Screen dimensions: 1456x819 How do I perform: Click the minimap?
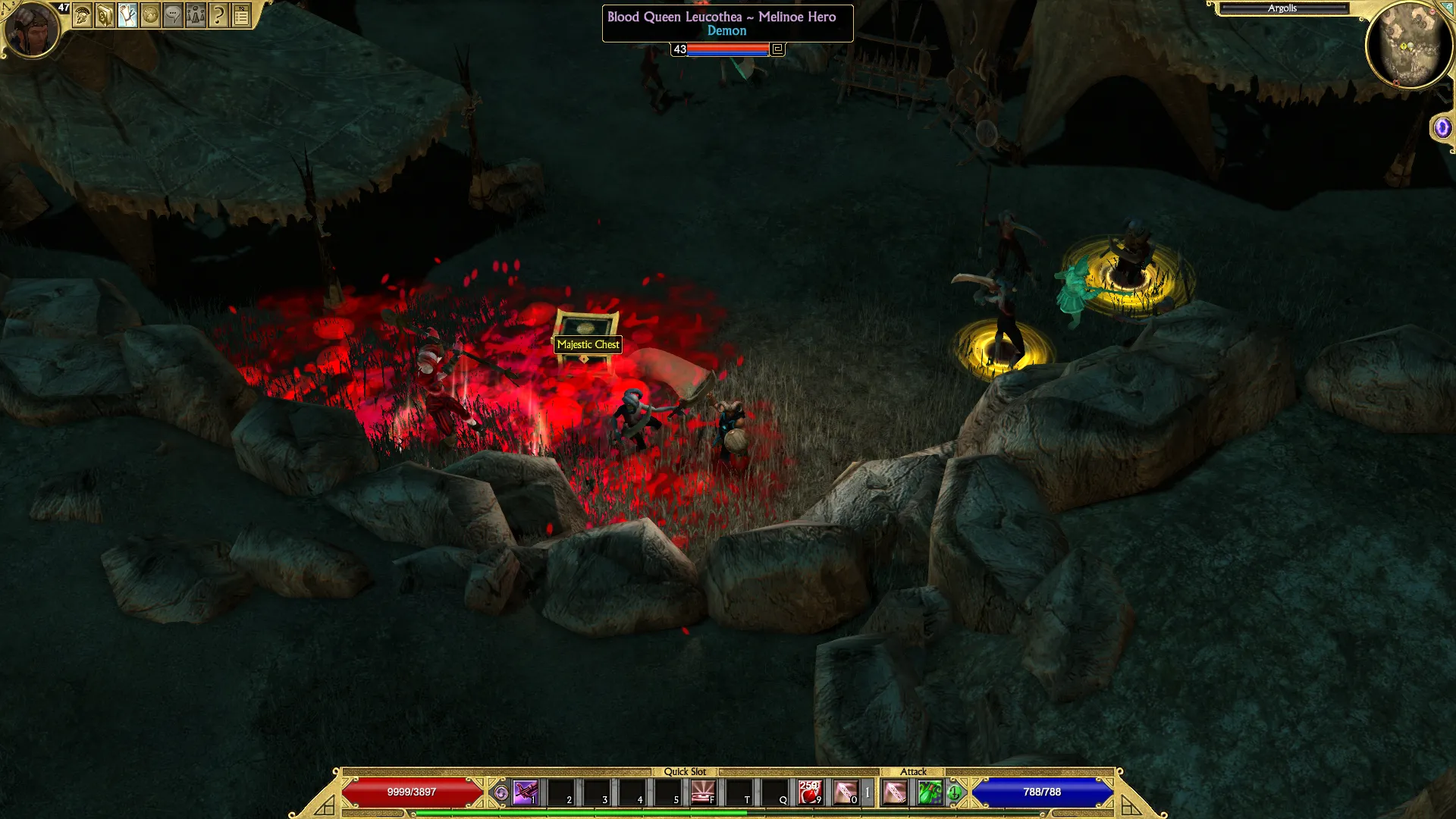click(x=1410, y=45)
